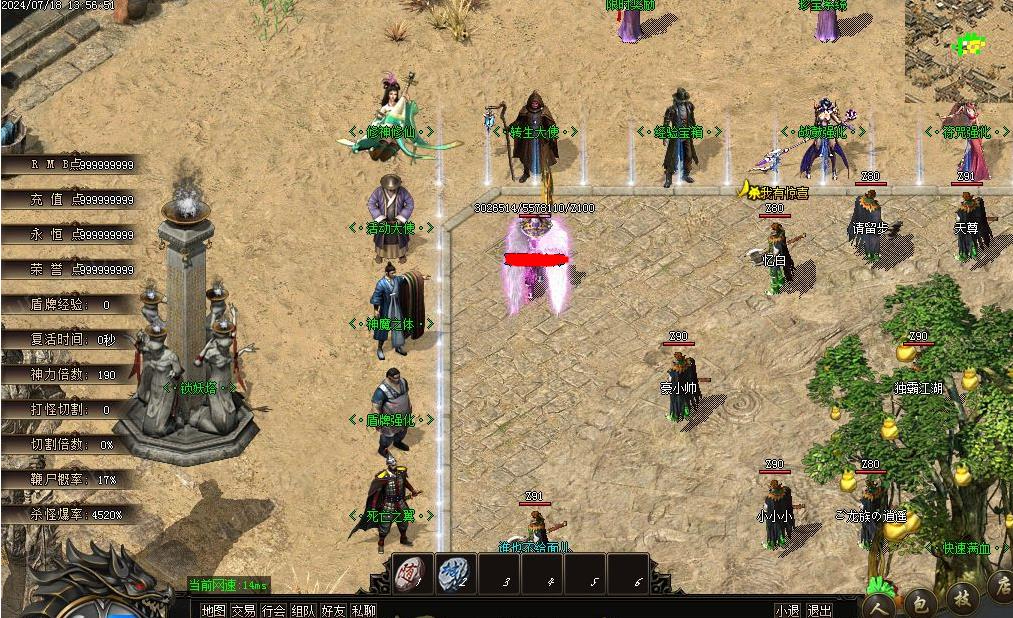Screen dimensions: 1013x618
Task: Click the town minimap
Action: coord(959,50)
